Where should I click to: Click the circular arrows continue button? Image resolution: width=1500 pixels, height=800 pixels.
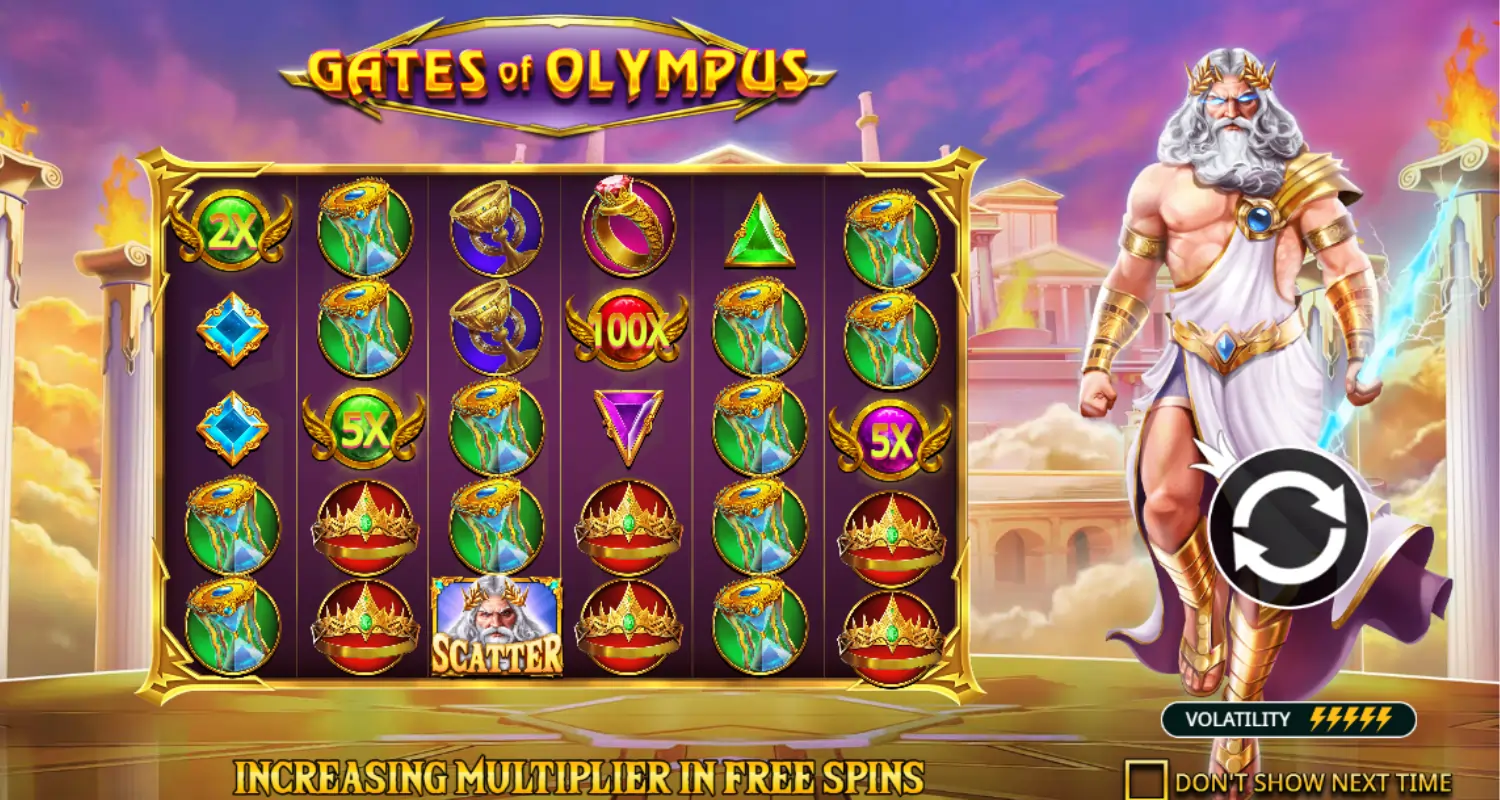(x=1287, y=527)
